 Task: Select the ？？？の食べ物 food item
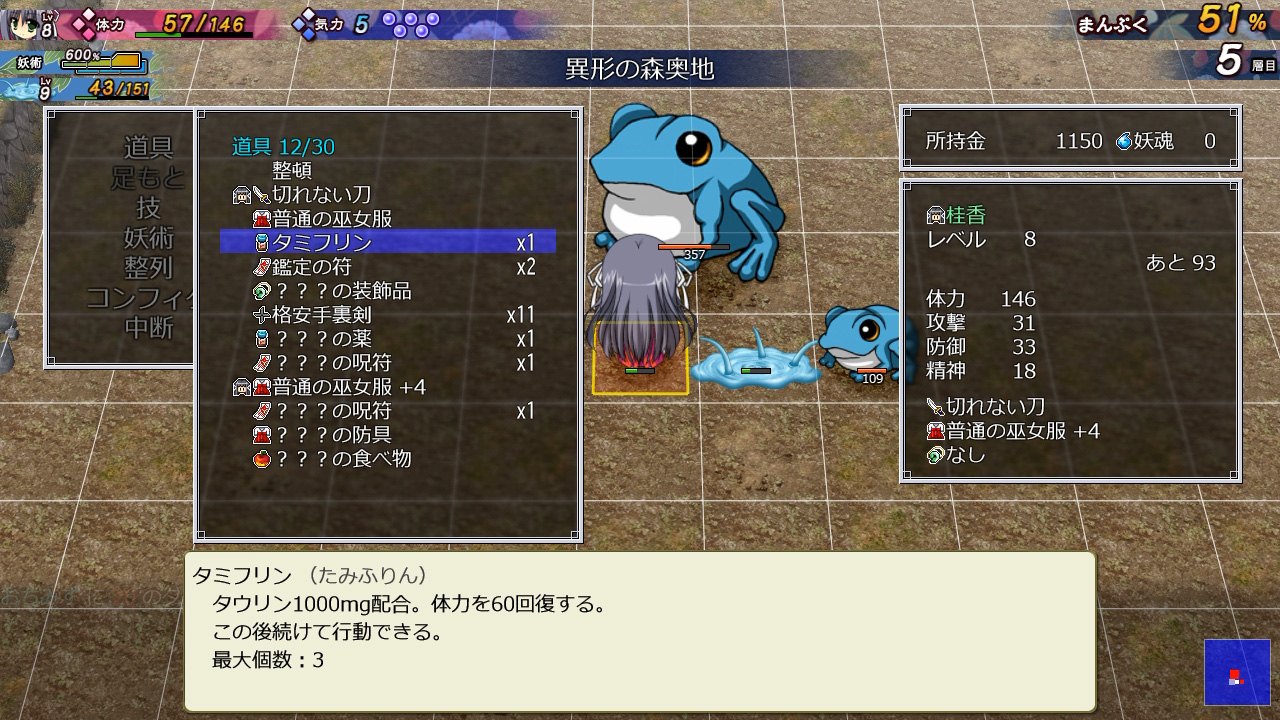(x=343, y=459)
